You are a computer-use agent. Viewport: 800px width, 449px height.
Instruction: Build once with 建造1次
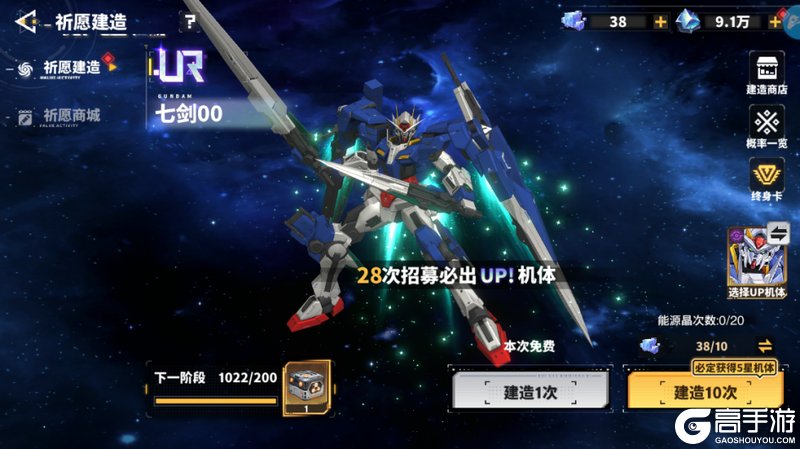[531, 392]
